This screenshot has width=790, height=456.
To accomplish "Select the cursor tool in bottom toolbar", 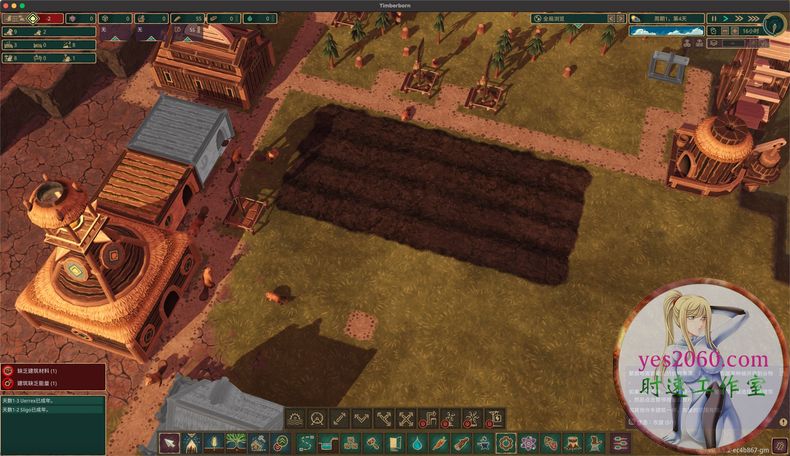I will (x=170, y=442).
